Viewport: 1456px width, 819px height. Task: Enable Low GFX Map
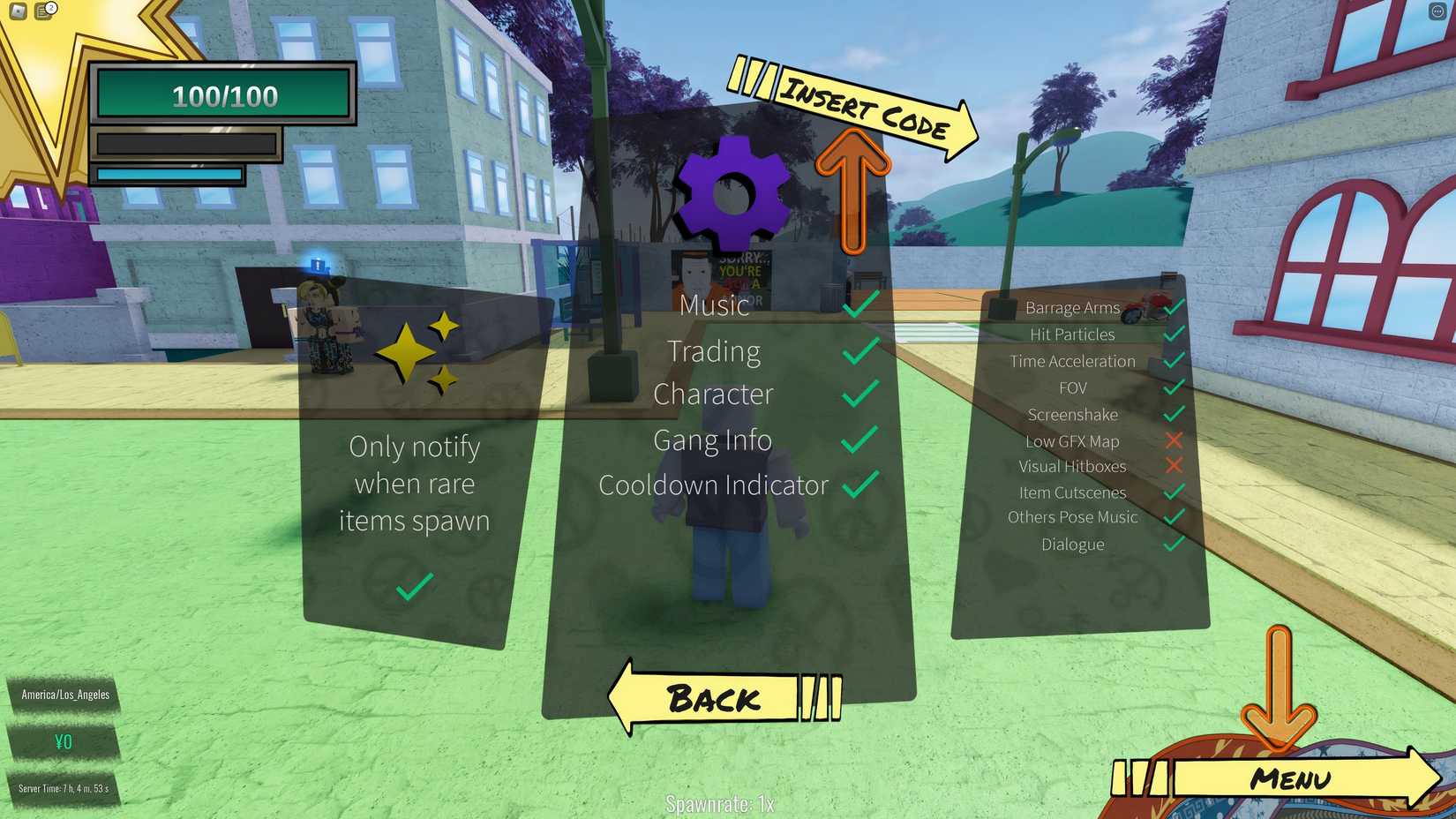(x=1175, y=440)
